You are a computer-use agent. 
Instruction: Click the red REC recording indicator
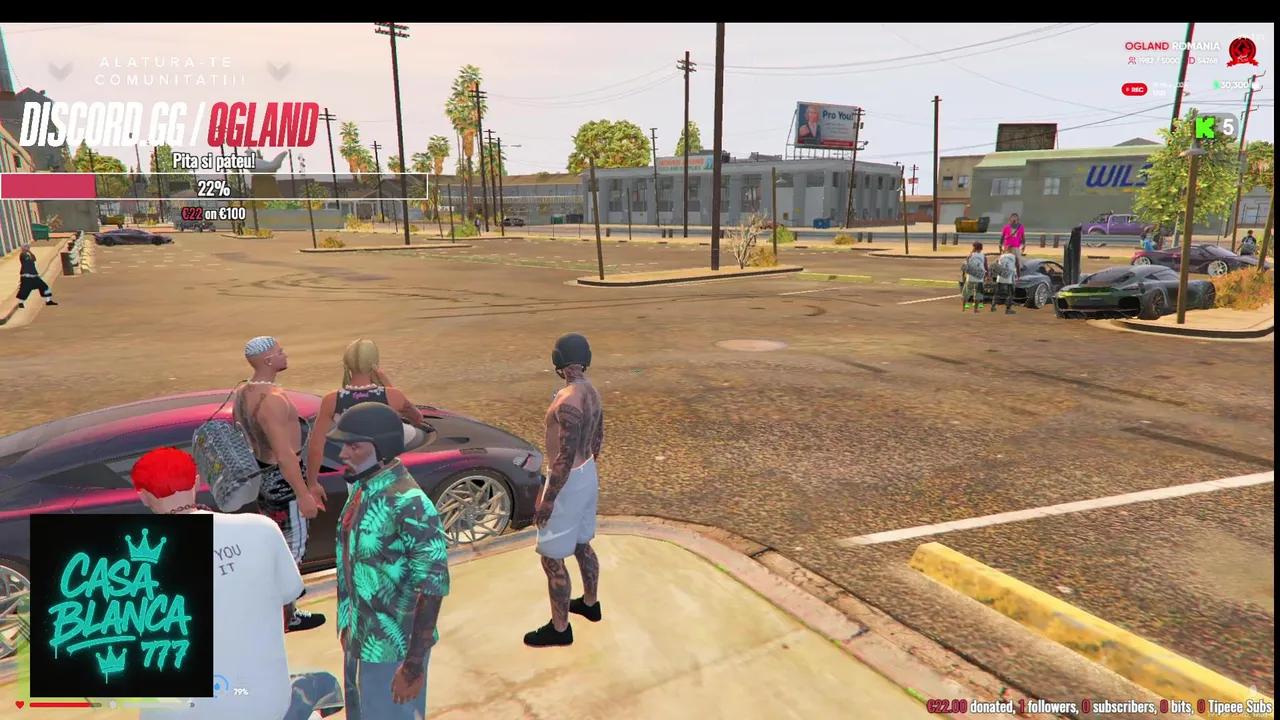click(1133, 89)
